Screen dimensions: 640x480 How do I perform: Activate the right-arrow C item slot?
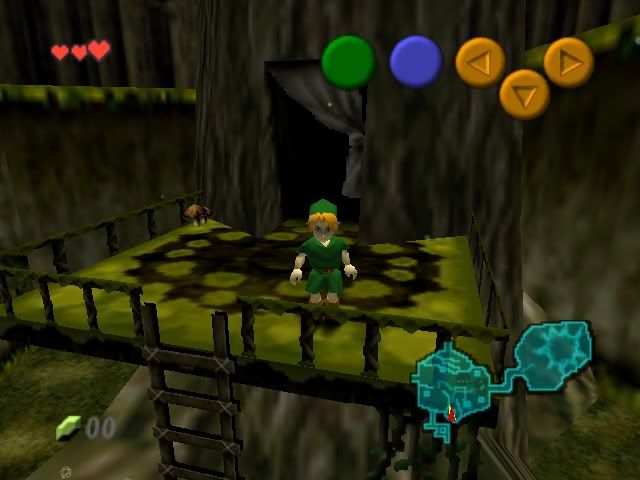[568, 62]
